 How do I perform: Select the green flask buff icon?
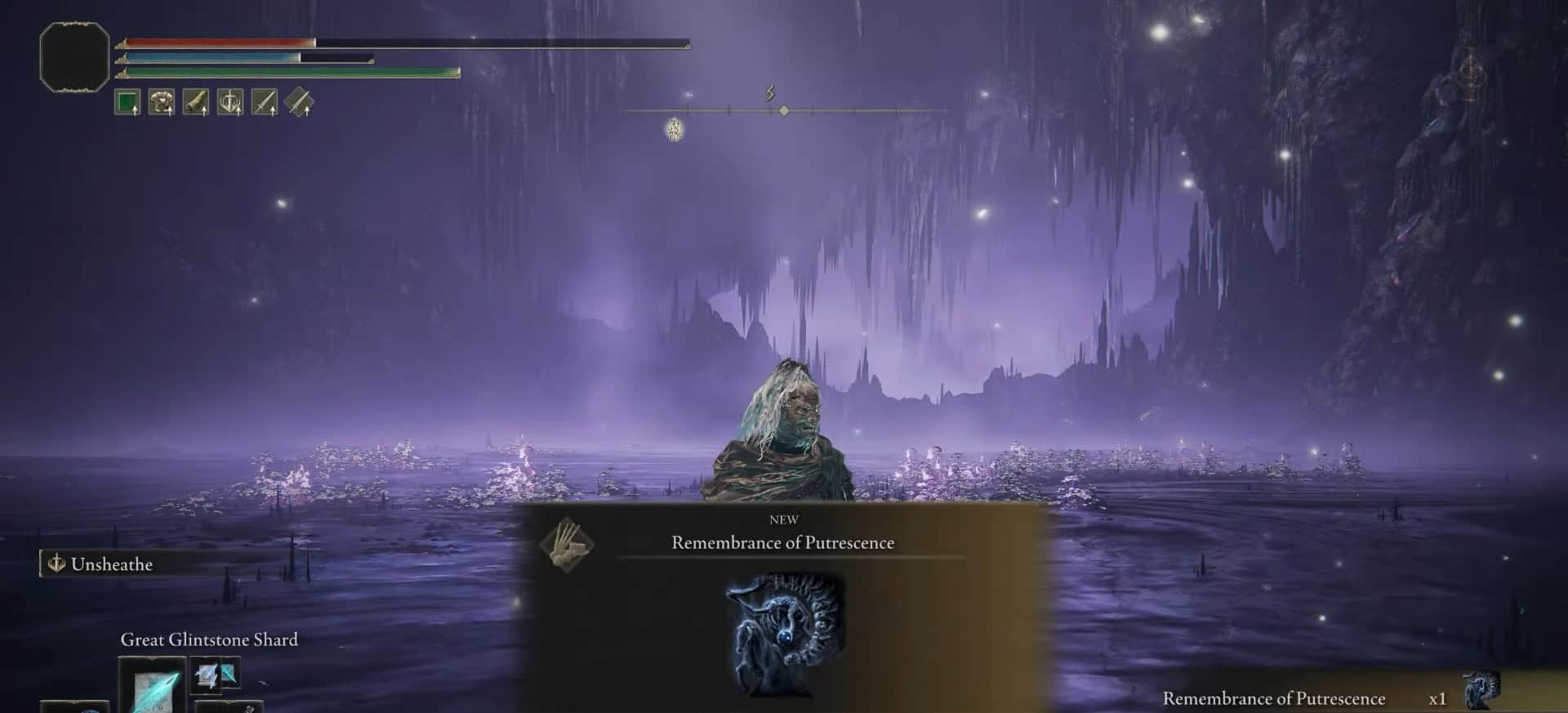(x=128, y=102)
